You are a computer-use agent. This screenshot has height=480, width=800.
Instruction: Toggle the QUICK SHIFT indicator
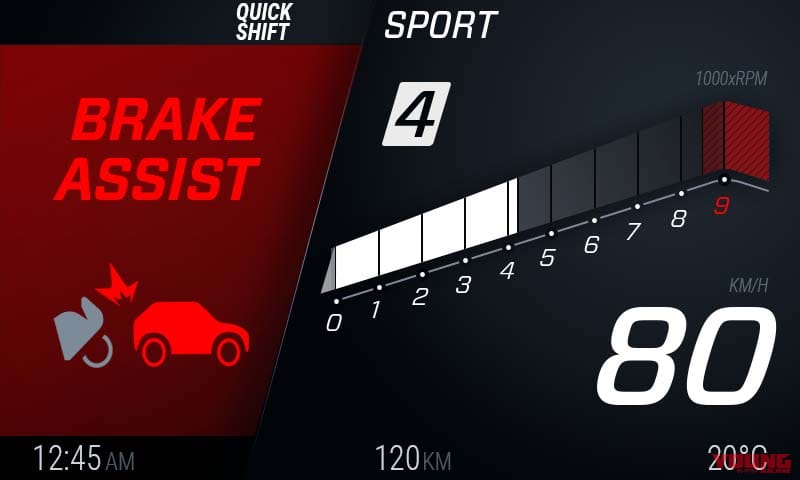point(263,22)
